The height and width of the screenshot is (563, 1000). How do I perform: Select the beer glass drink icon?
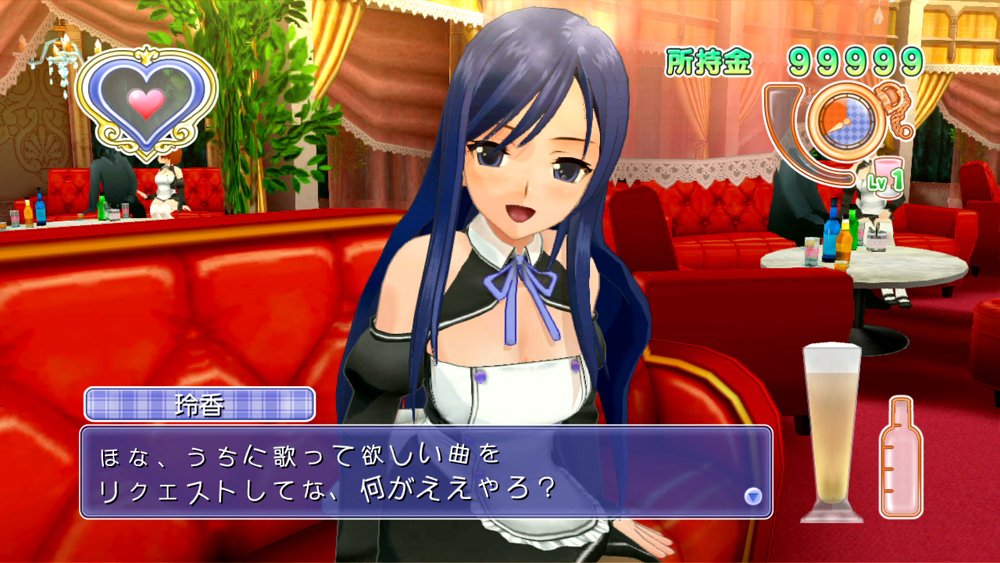click(832, 432)
